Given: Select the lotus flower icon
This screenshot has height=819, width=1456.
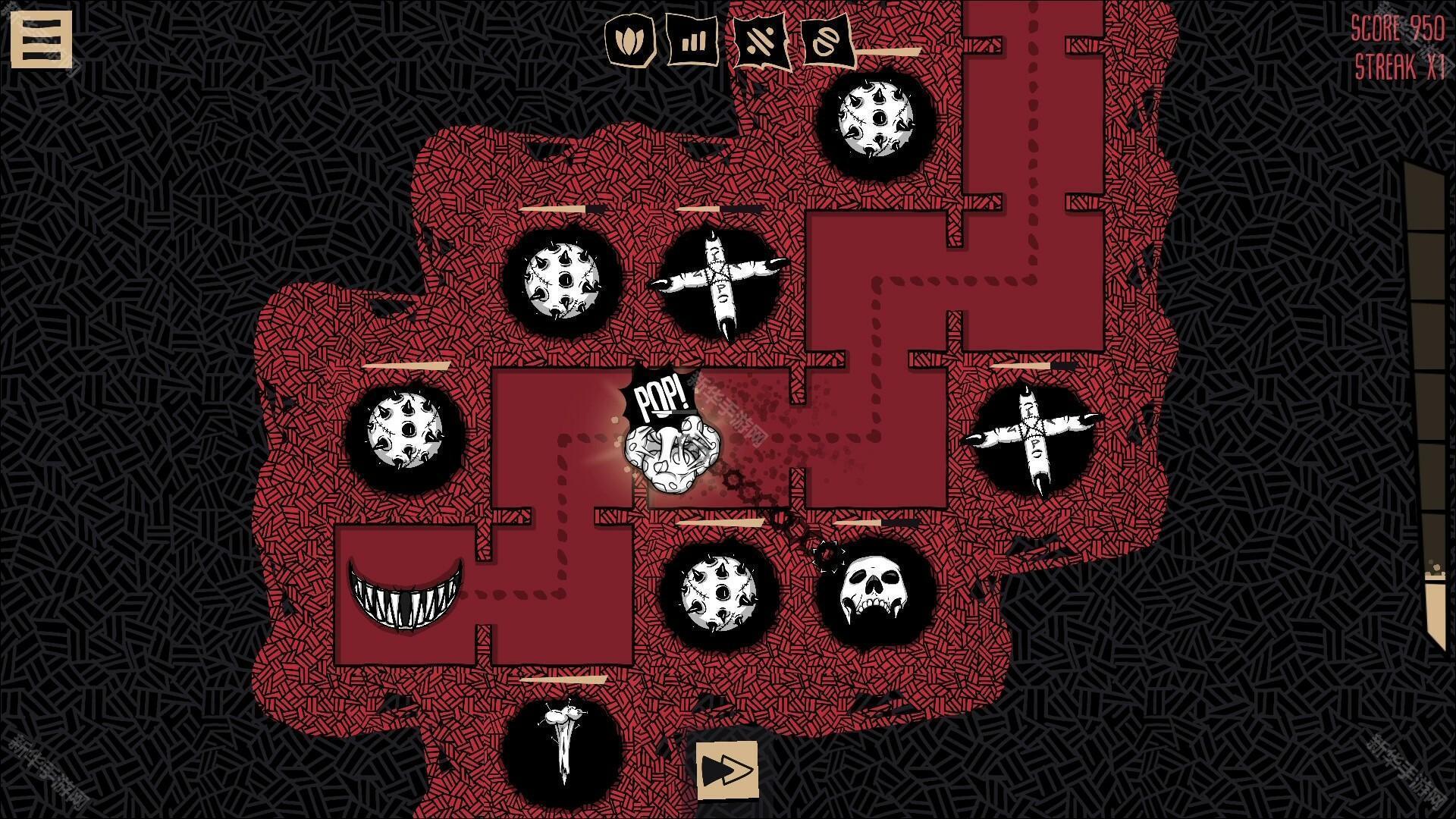Looking at the screenshot, I should [629, 39].
